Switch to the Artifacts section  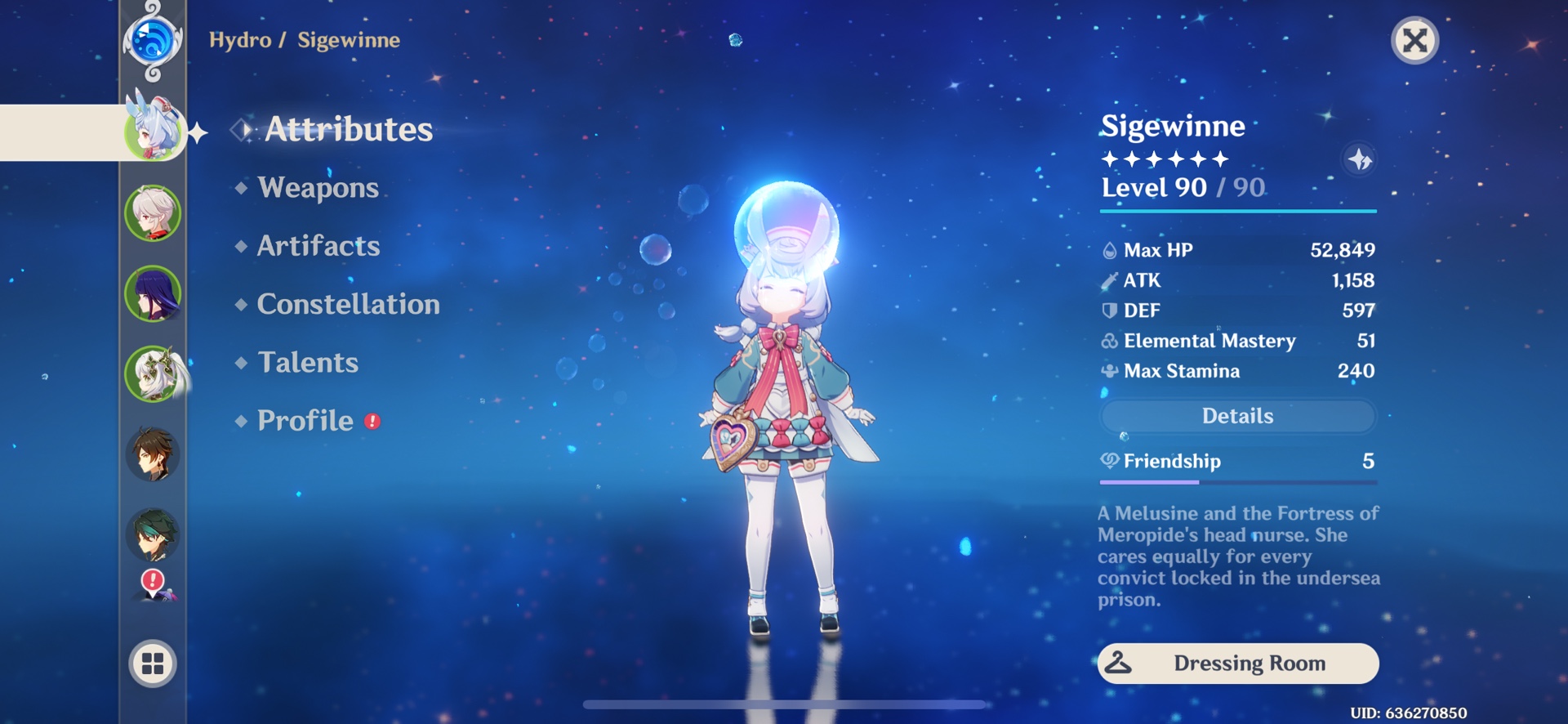[318, 246]
